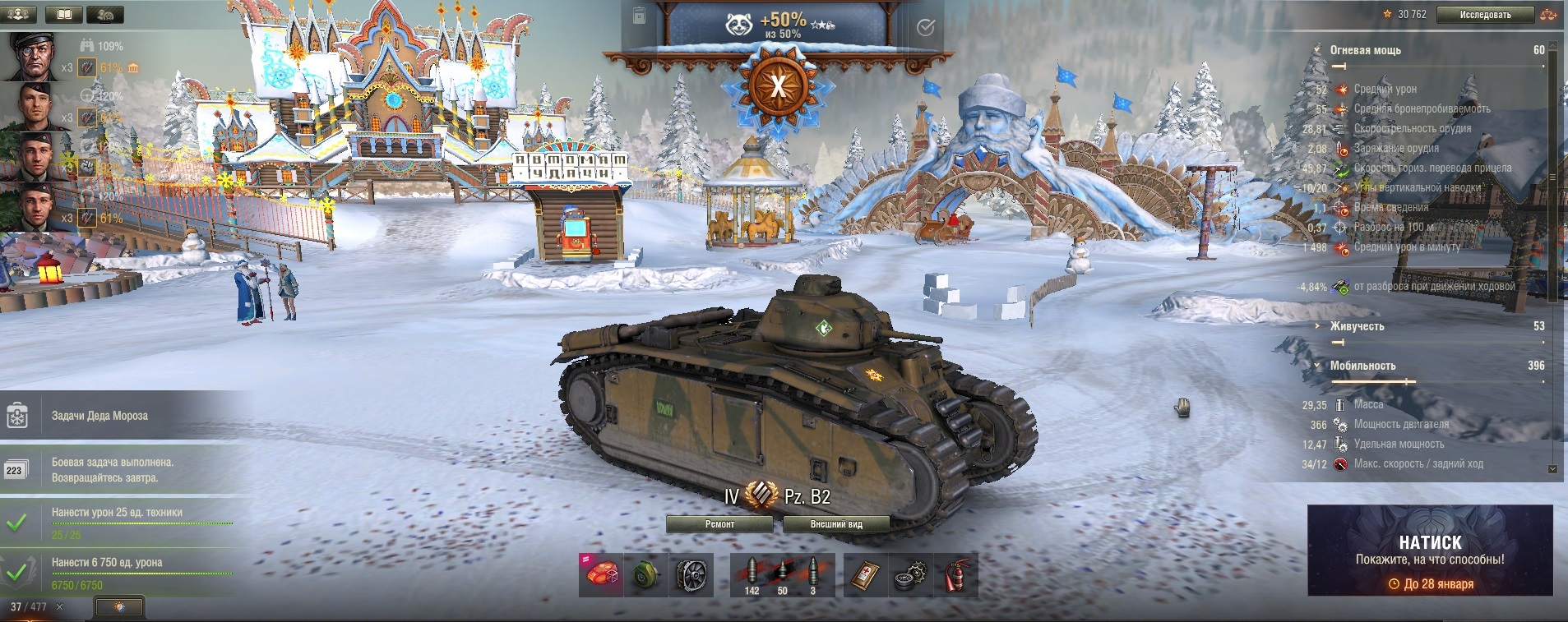Open the Внешний вид customization screen
This screenshot has height=622, width=1568.
click(x=835, y=524)
